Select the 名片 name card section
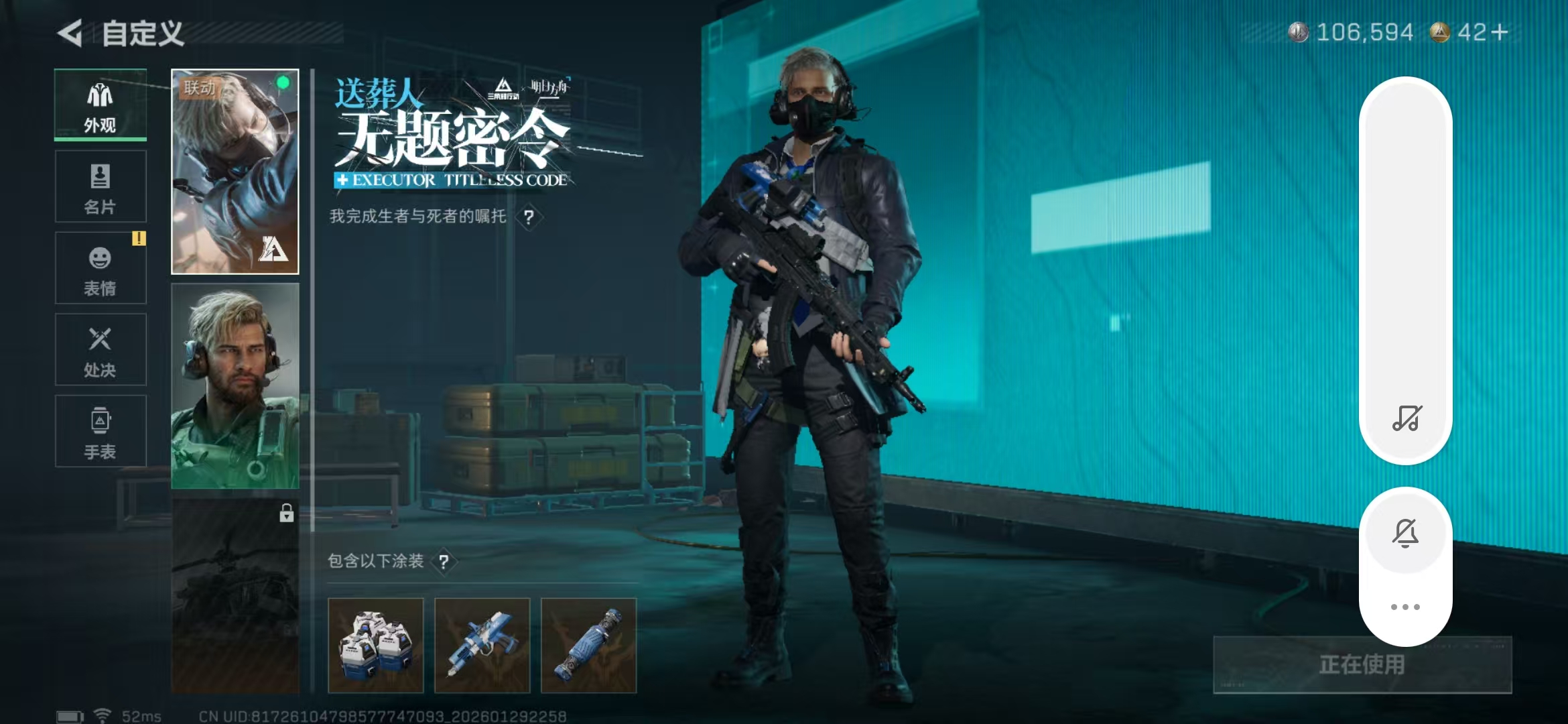 101,186
